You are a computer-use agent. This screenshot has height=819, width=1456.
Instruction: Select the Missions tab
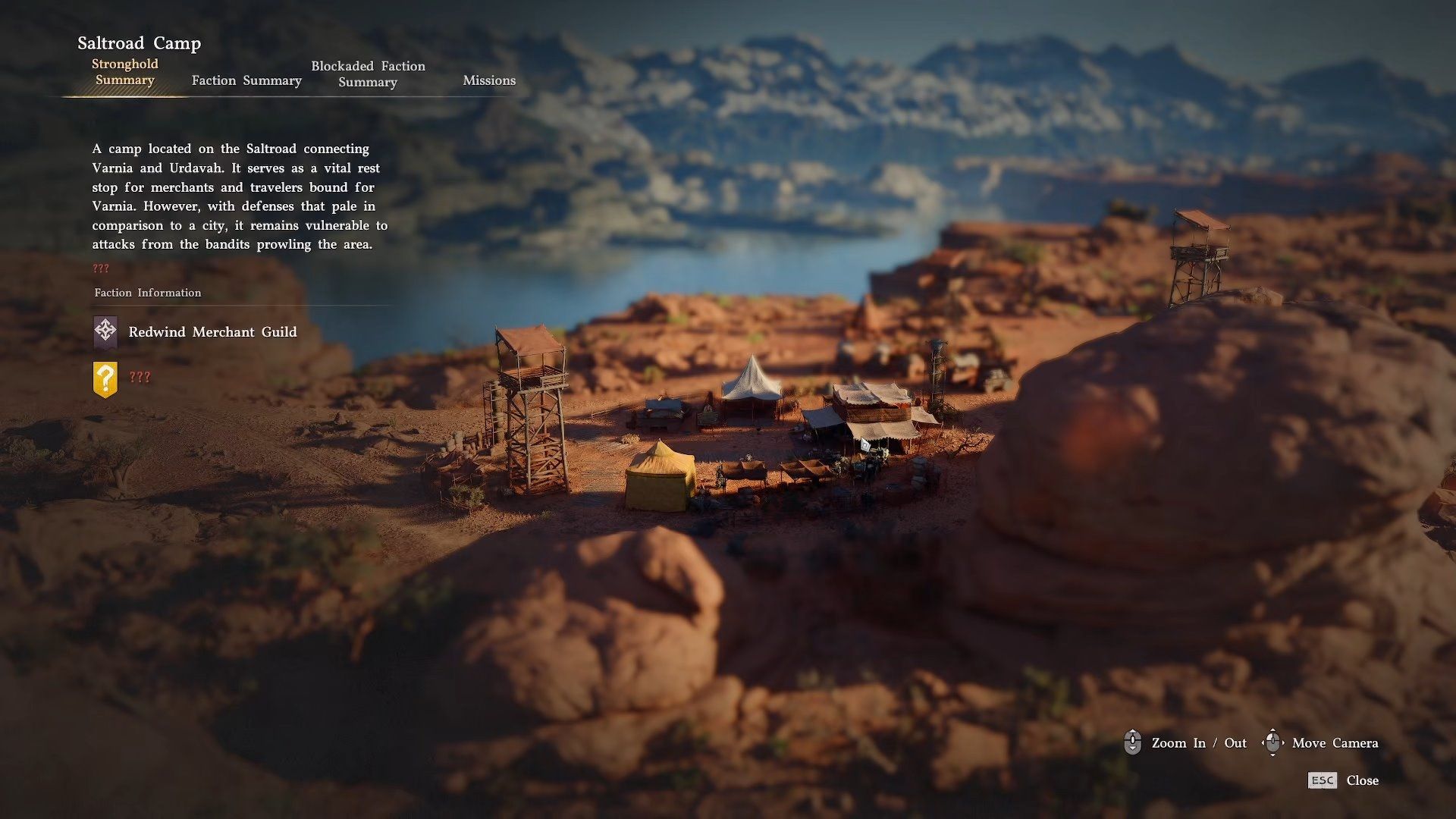pos(489,80)
